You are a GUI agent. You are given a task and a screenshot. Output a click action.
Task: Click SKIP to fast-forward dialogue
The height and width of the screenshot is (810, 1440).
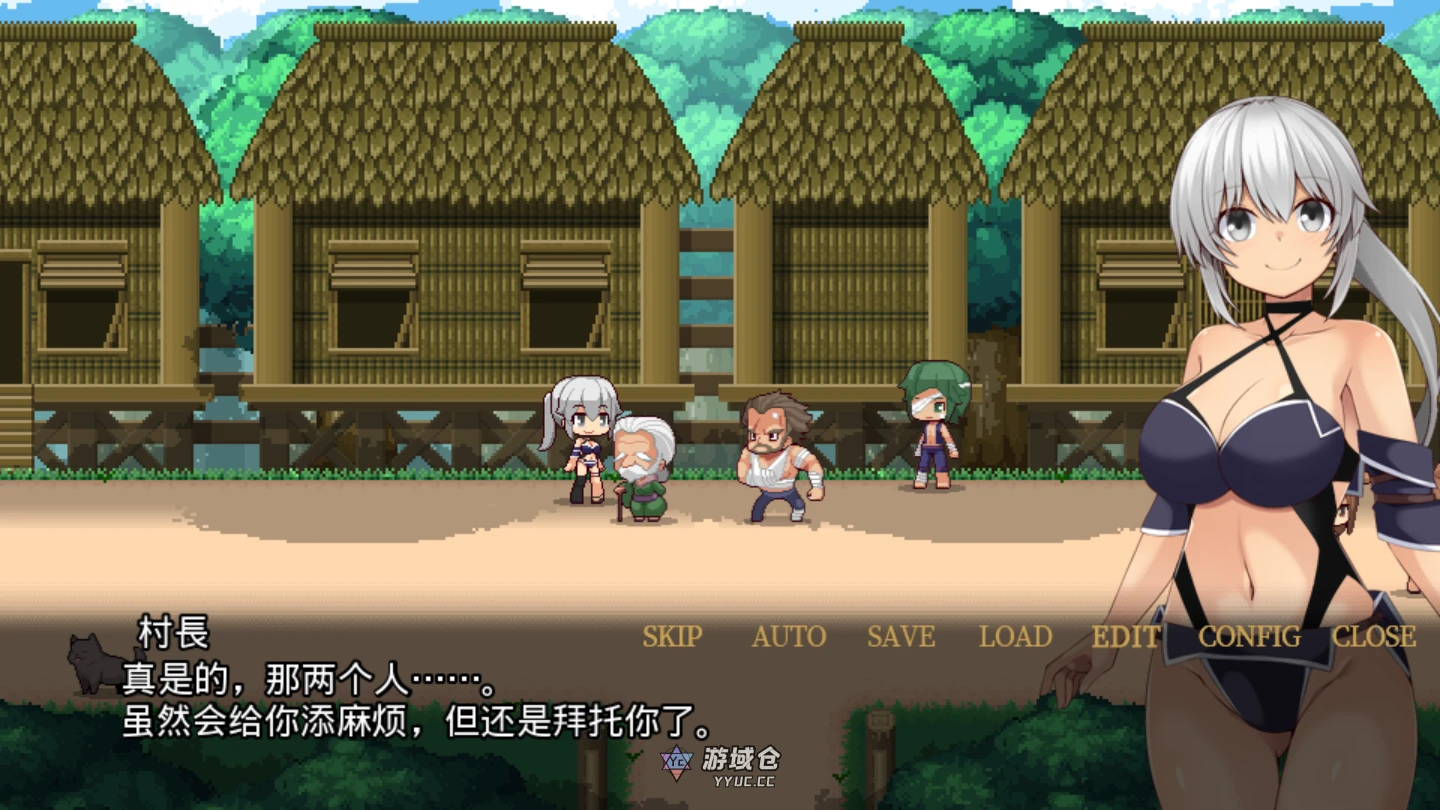pos(672,637)
